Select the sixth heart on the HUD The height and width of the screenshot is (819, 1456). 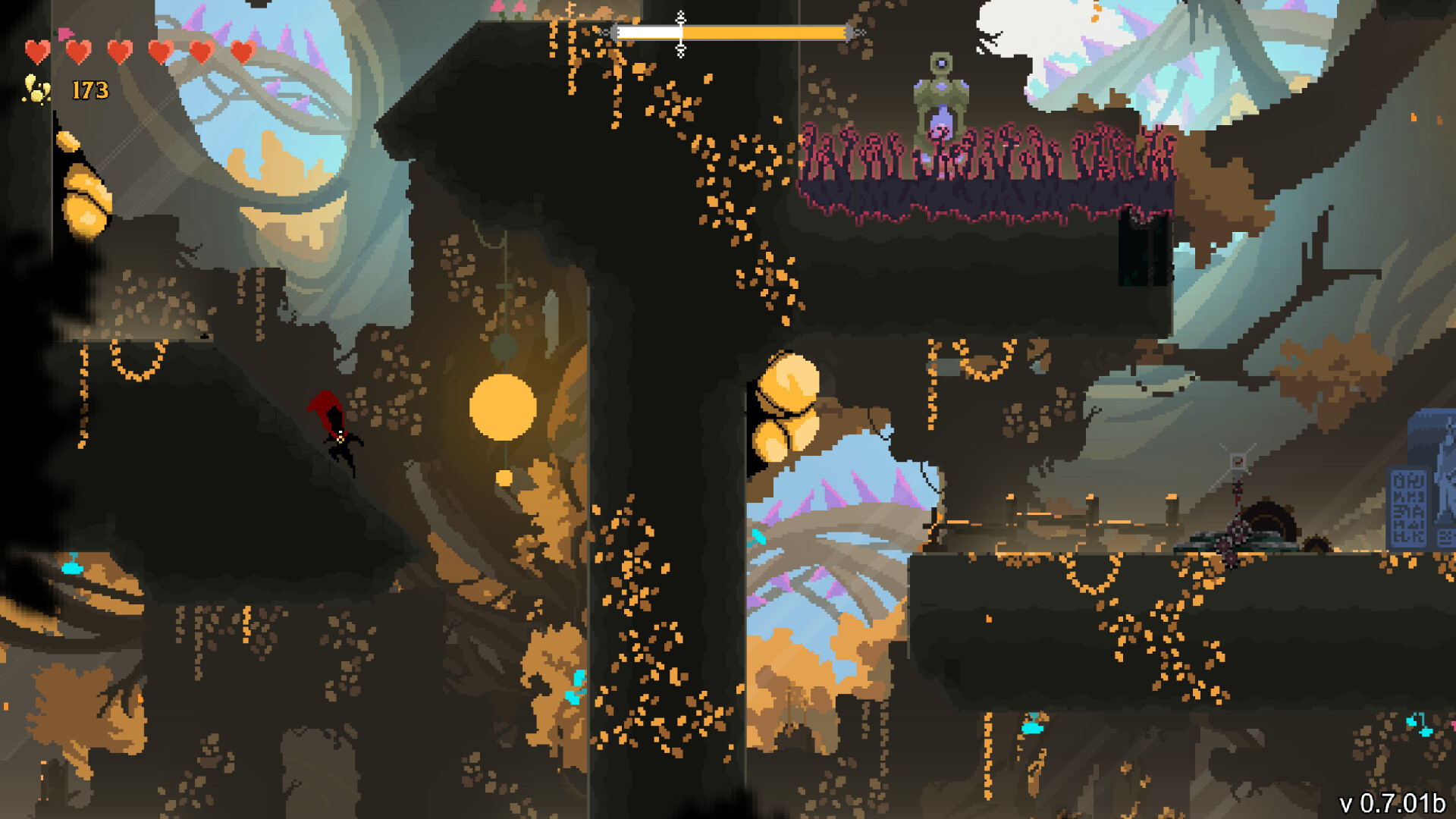244,52
